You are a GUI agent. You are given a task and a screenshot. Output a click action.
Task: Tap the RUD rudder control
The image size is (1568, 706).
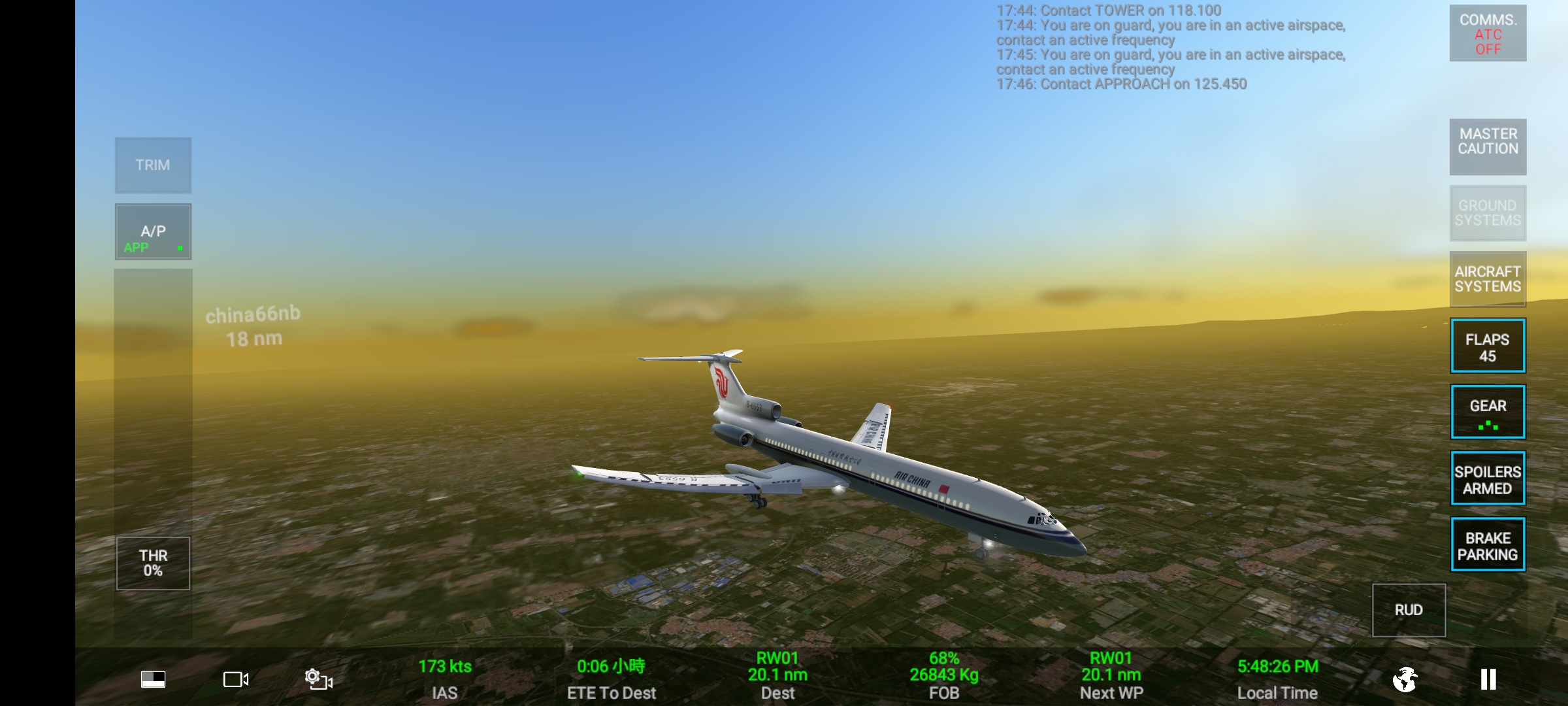coord(1409,610)
